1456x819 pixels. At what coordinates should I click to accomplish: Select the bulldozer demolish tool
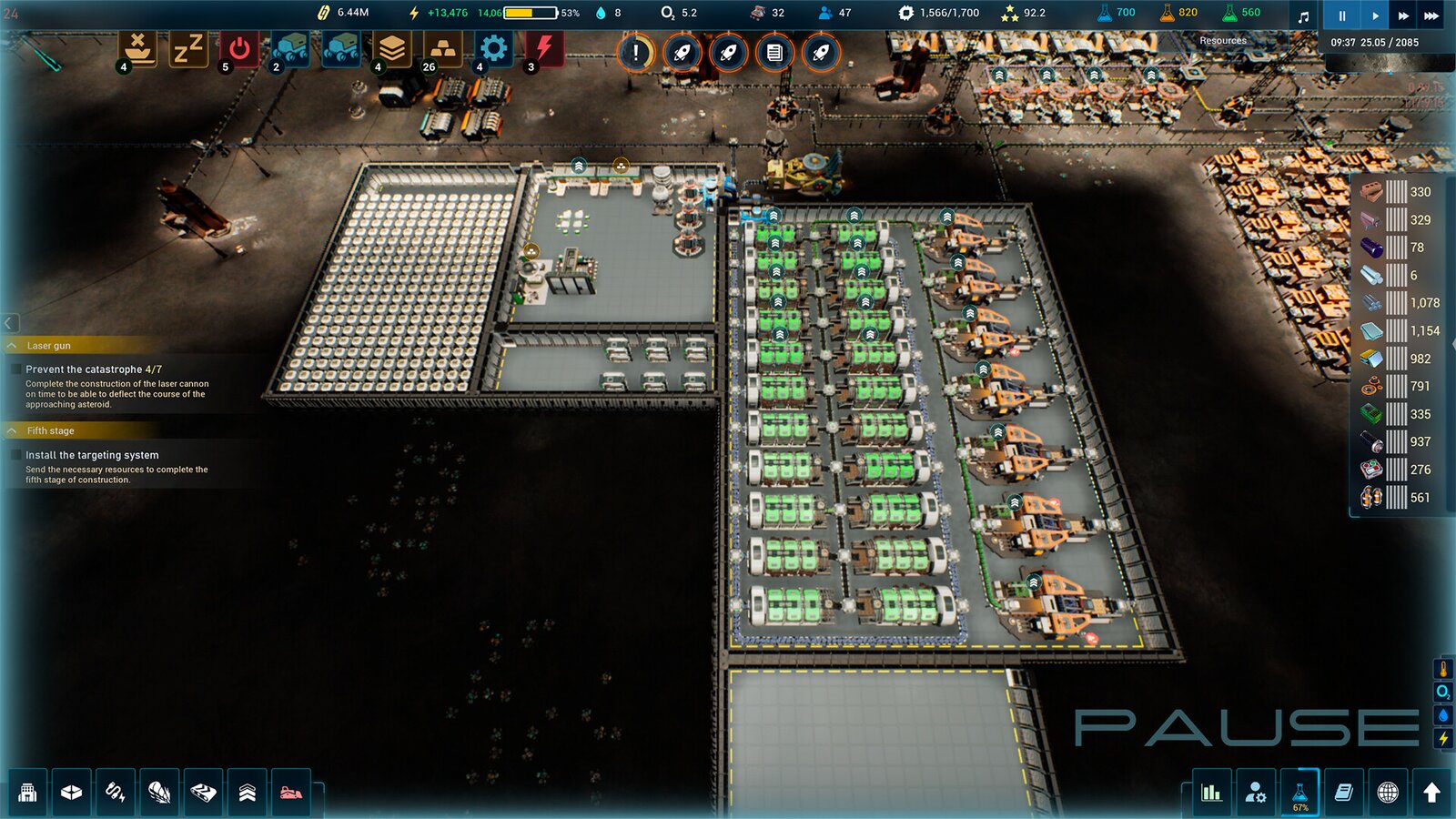click(x=291, y=792)
